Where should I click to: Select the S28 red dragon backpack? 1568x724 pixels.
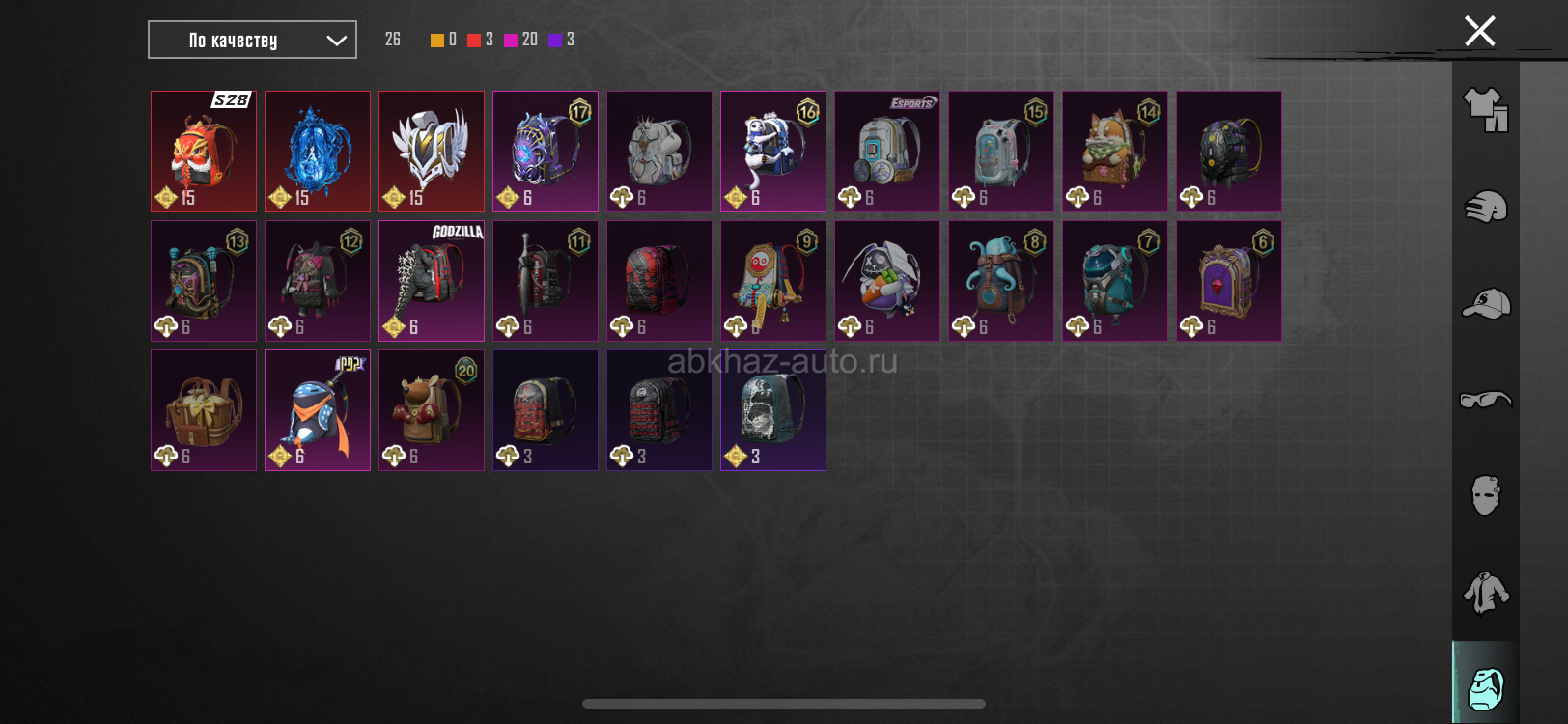(x=204, y=152)
